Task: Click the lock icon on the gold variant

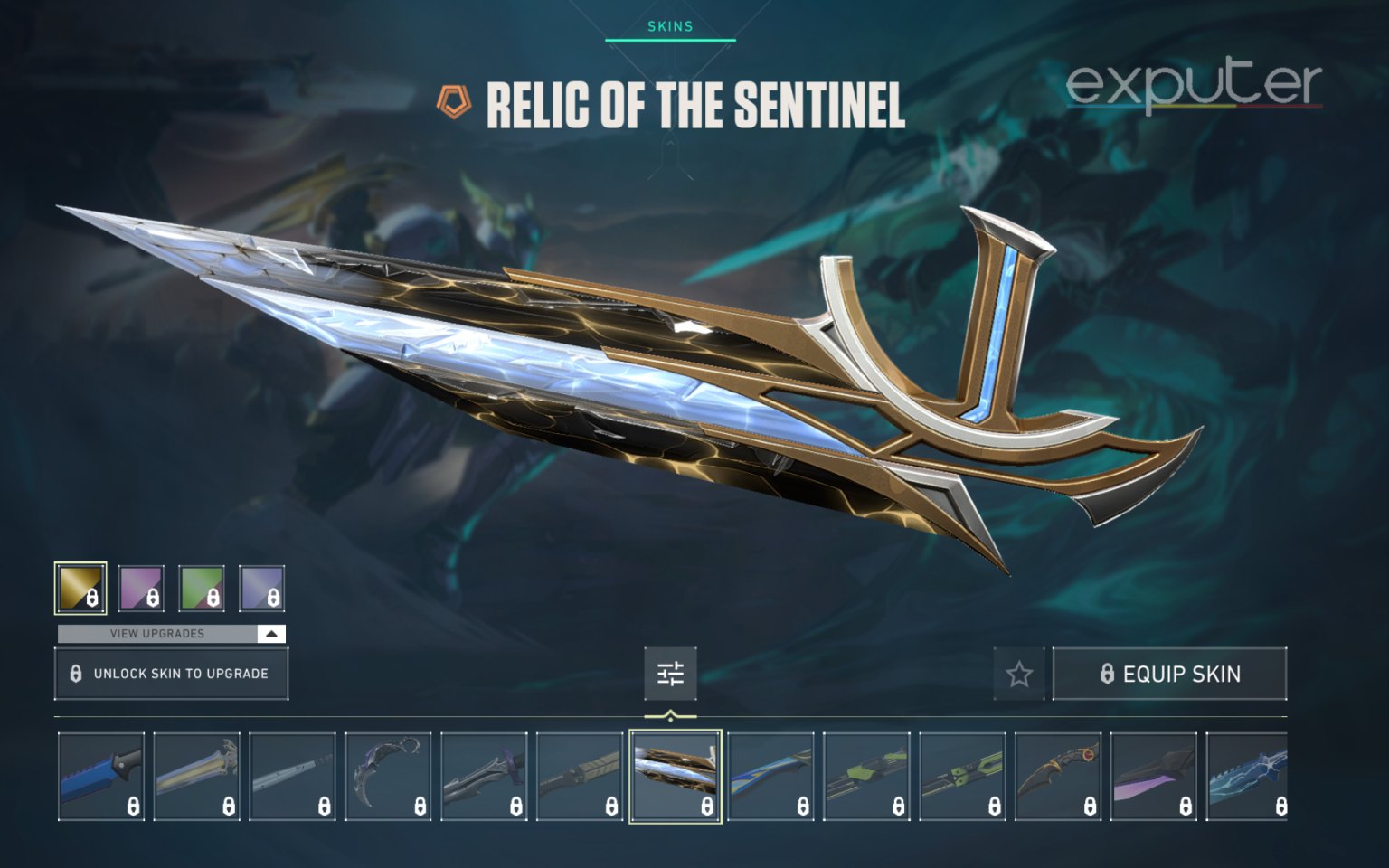Action: click(x=93, y=596)
